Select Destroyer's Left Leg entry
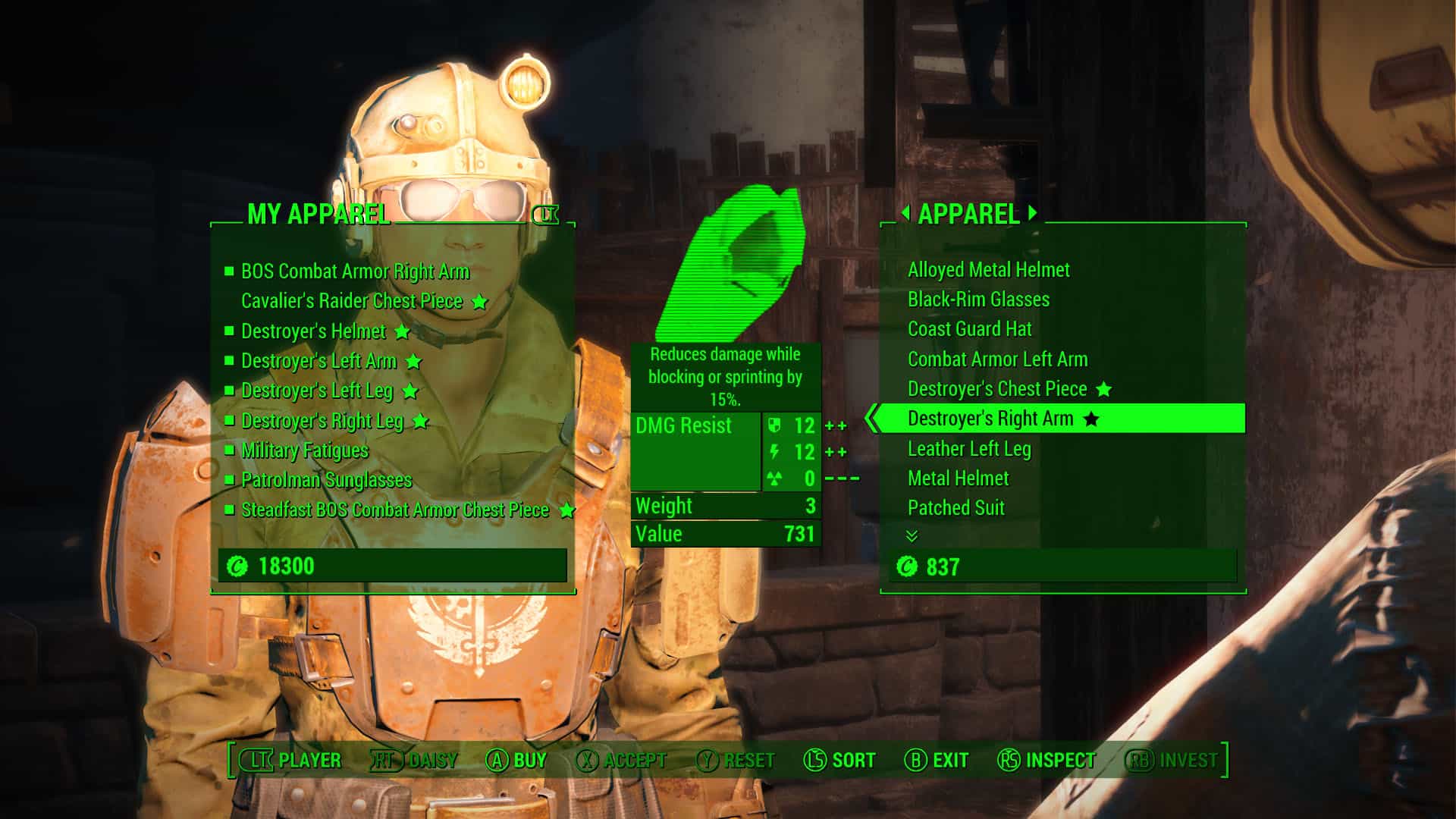The image size is (1456, 819). click(317, 391)
